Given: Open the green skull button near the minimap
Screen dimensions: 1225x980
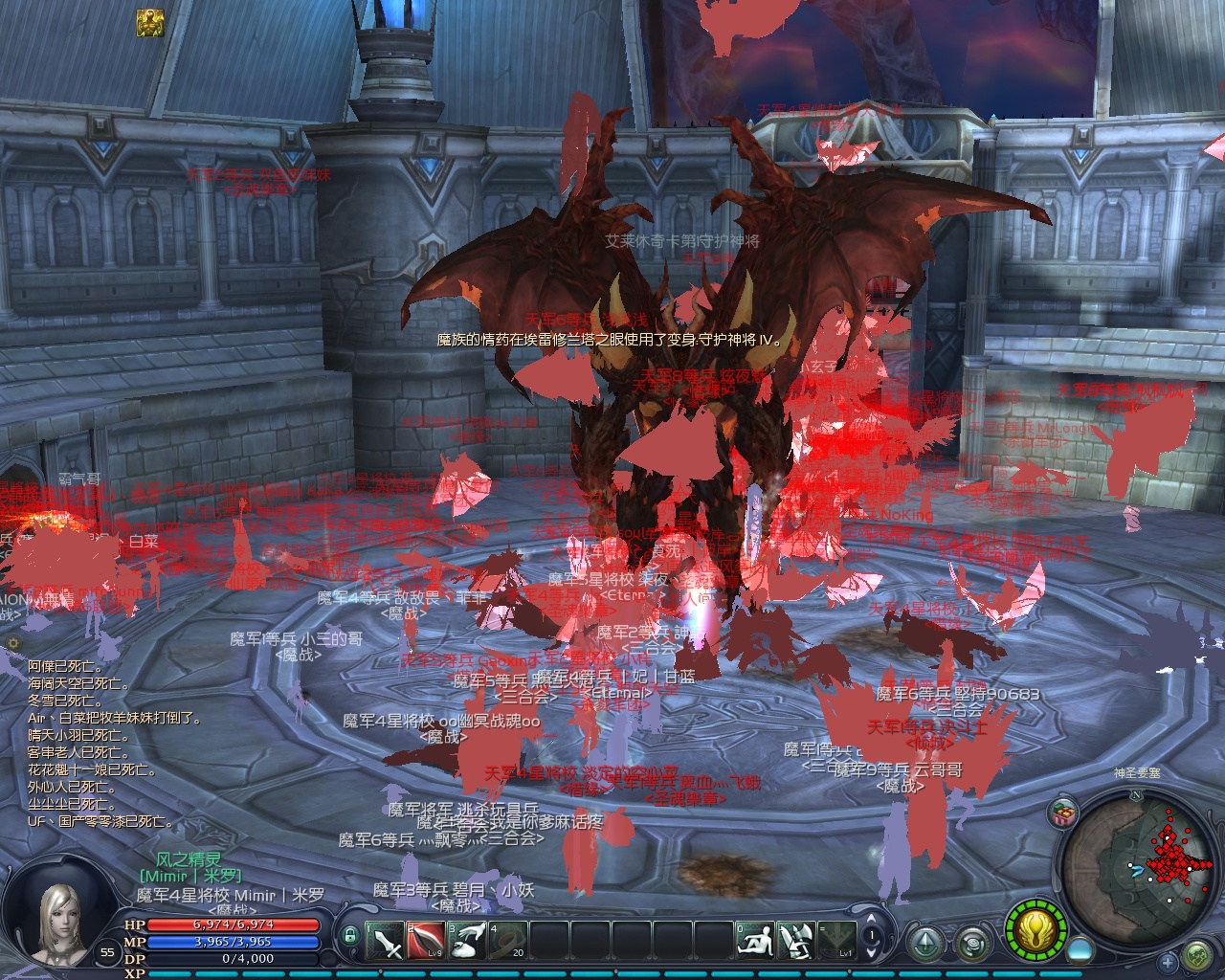Looking at the screenshot, I should [x=1197, y=957].
